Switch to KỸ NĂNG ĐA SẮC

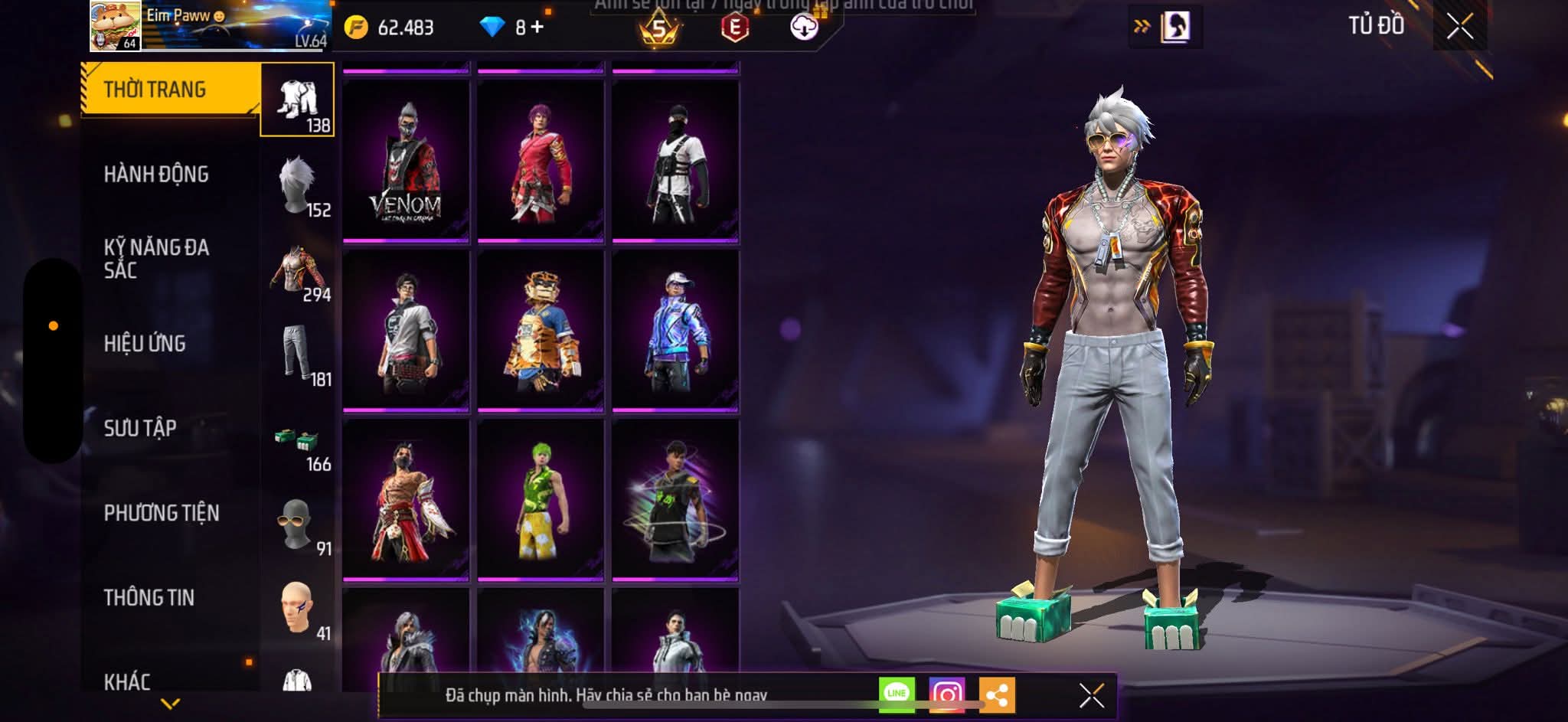[x=156, y=259]
